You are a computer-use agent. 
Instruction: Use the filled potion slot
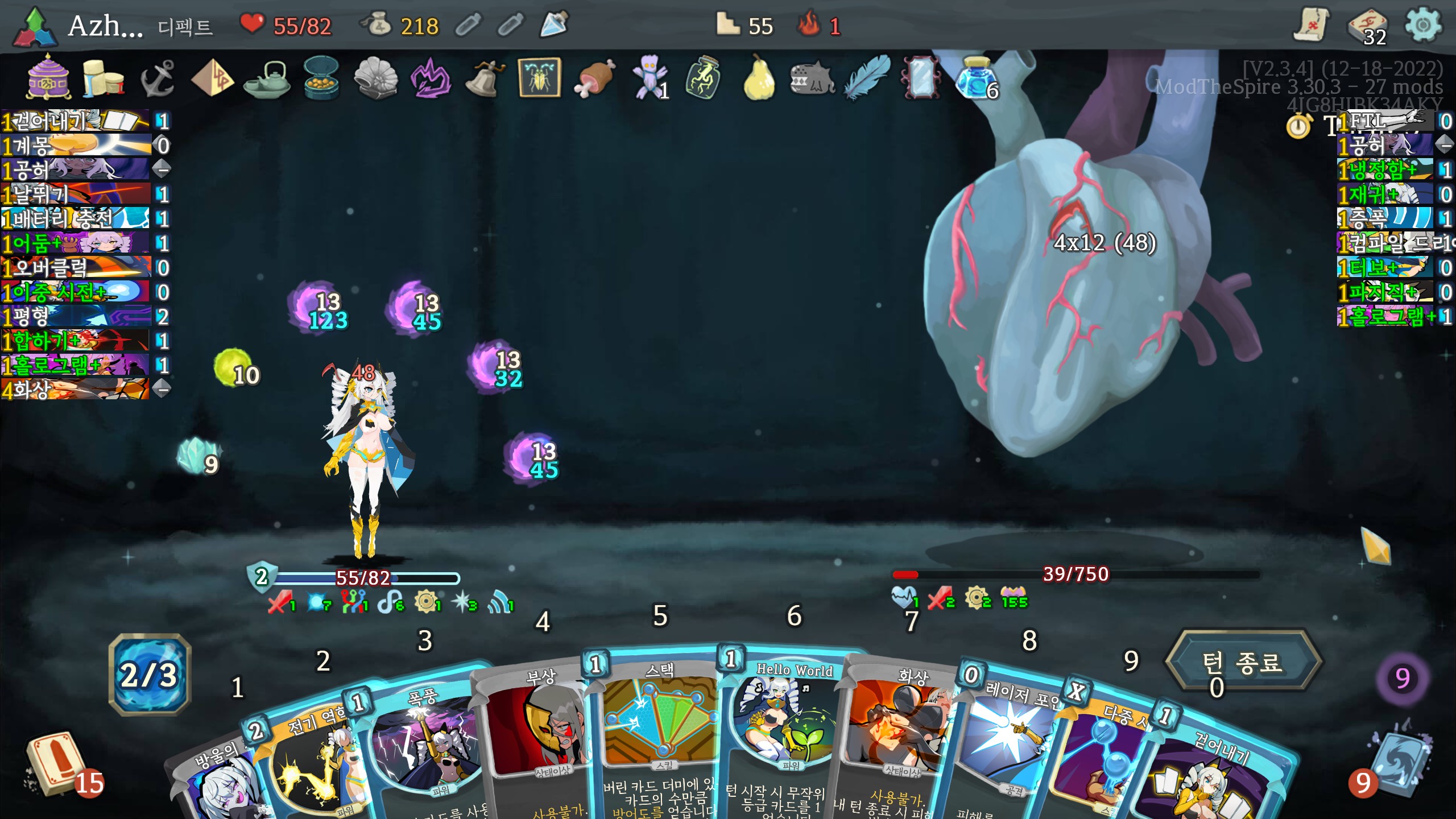point(553,25)
